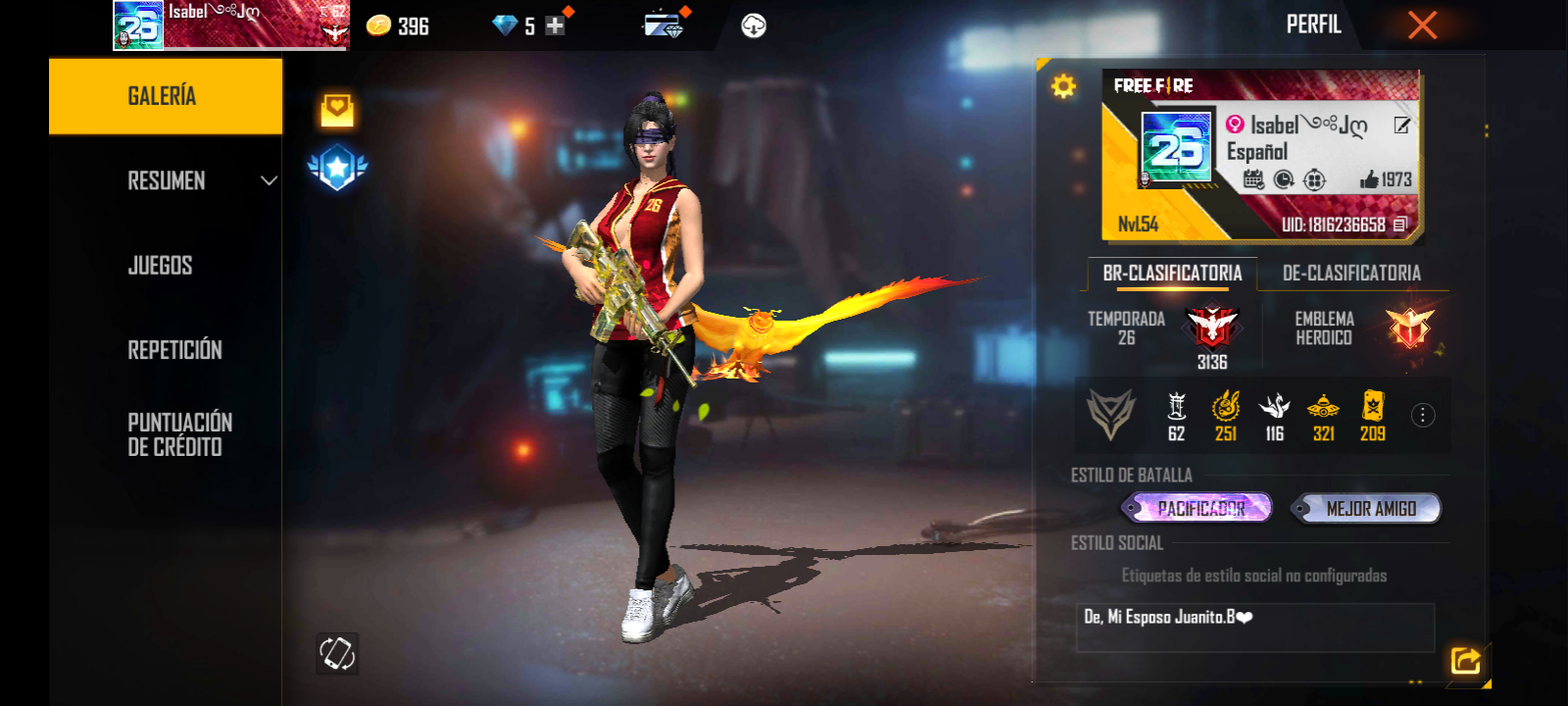Rotate the screen orientation icon
Viewport: 1568px width, 706px height.
(x=337, y=653)
